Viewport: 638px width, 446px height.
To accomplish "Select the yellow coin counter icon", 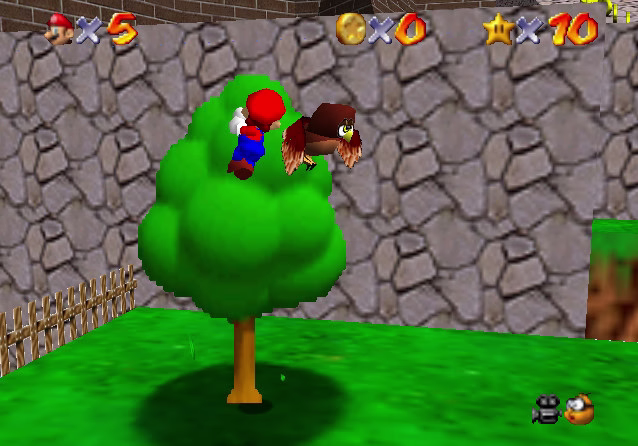I will click(x=350, y=27).
